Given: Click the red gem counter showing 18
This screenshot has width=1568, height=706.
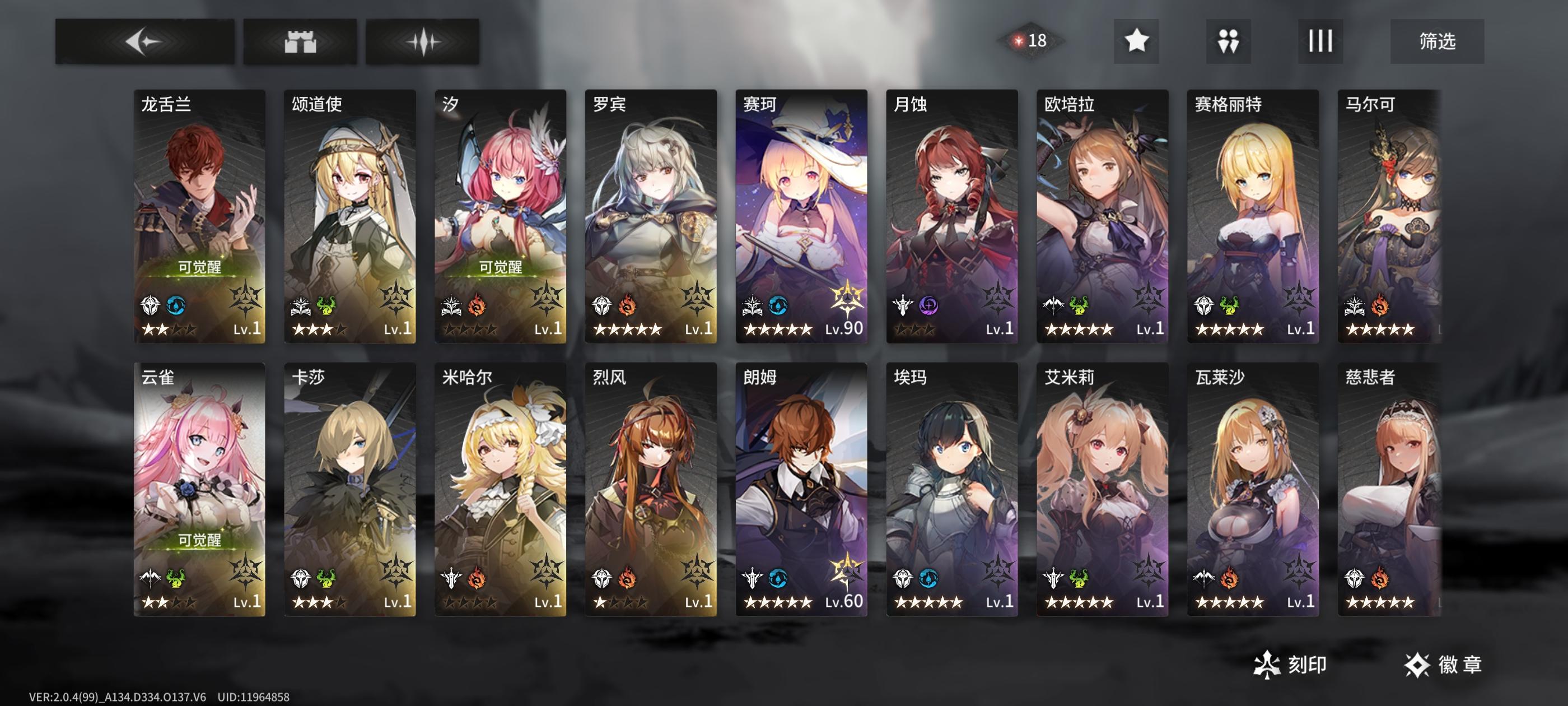Looking at the screenshot, I should 1030,40.
